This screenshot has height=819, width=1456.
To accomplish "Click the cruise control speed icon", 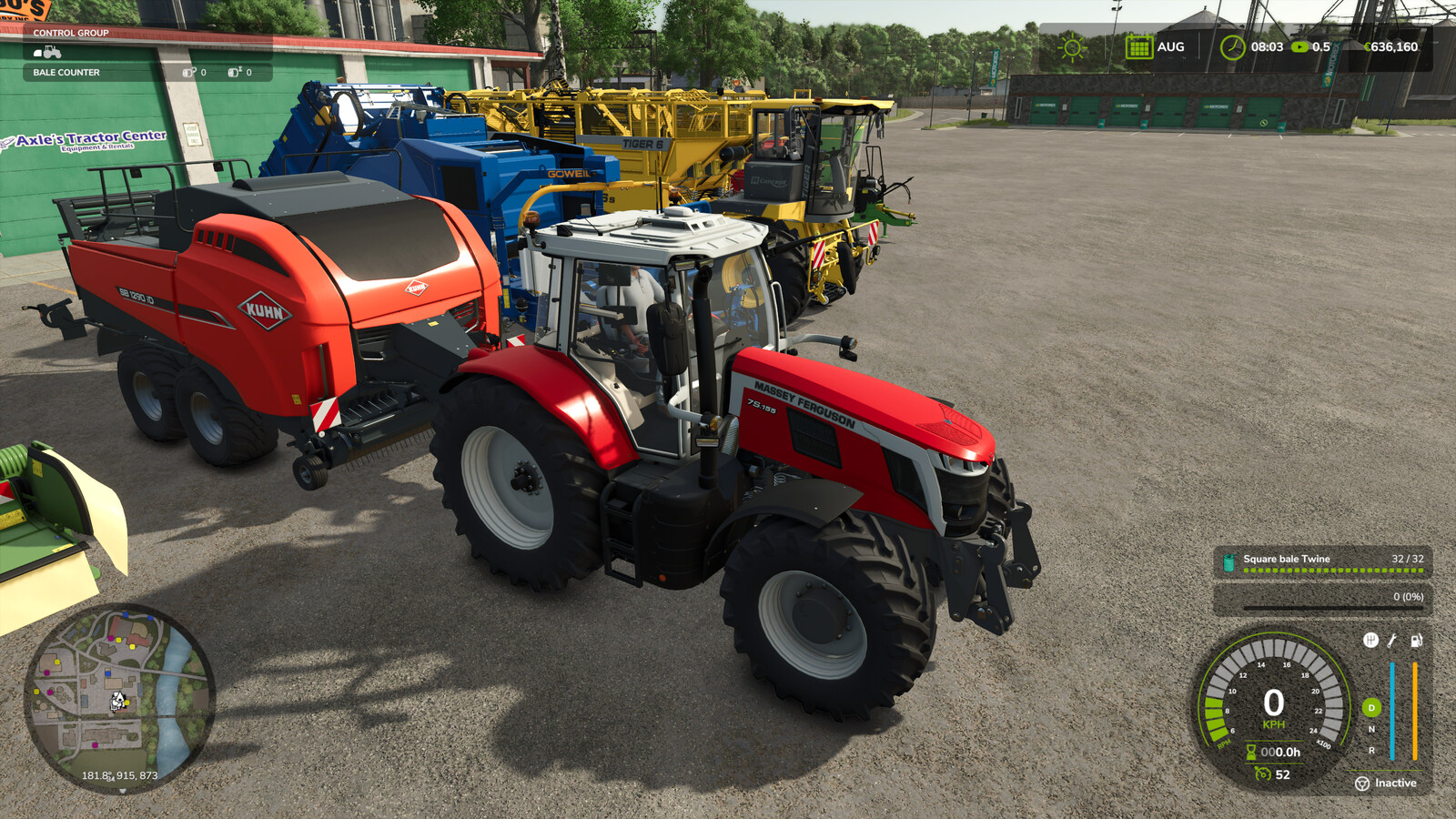I will tap(1263, 774).
